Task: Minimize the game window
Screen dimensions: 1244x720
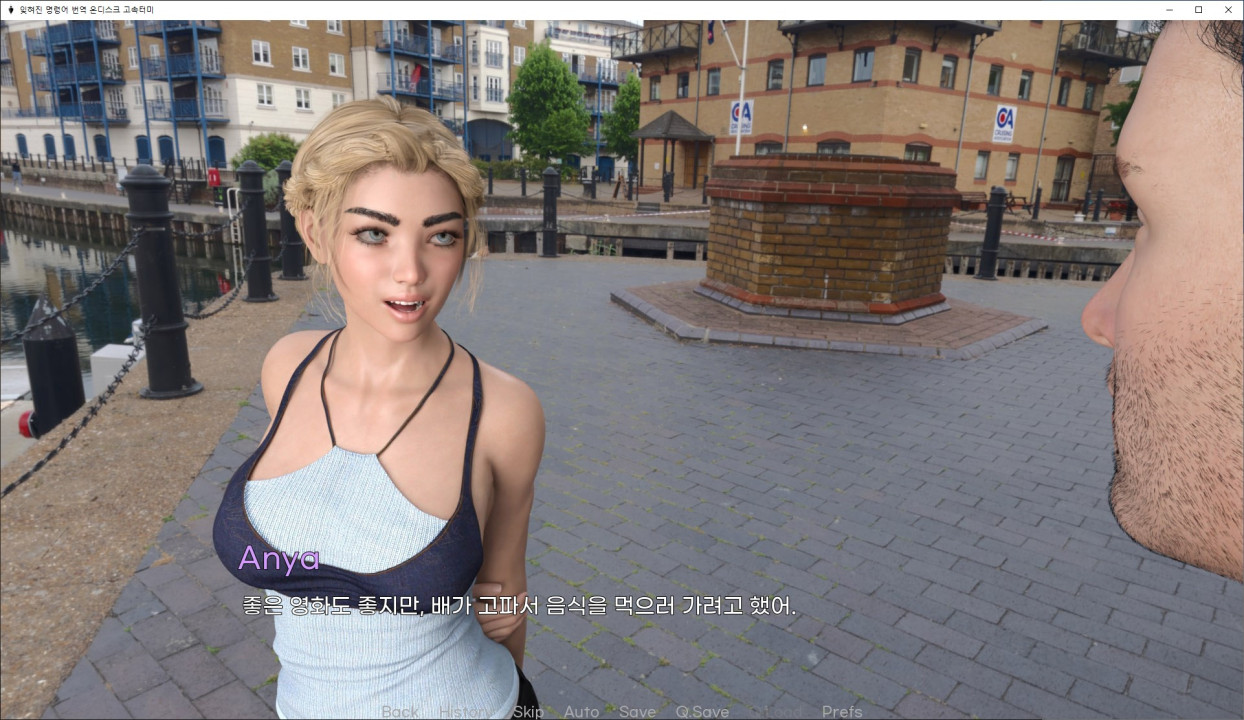Action: point(1170,9)
